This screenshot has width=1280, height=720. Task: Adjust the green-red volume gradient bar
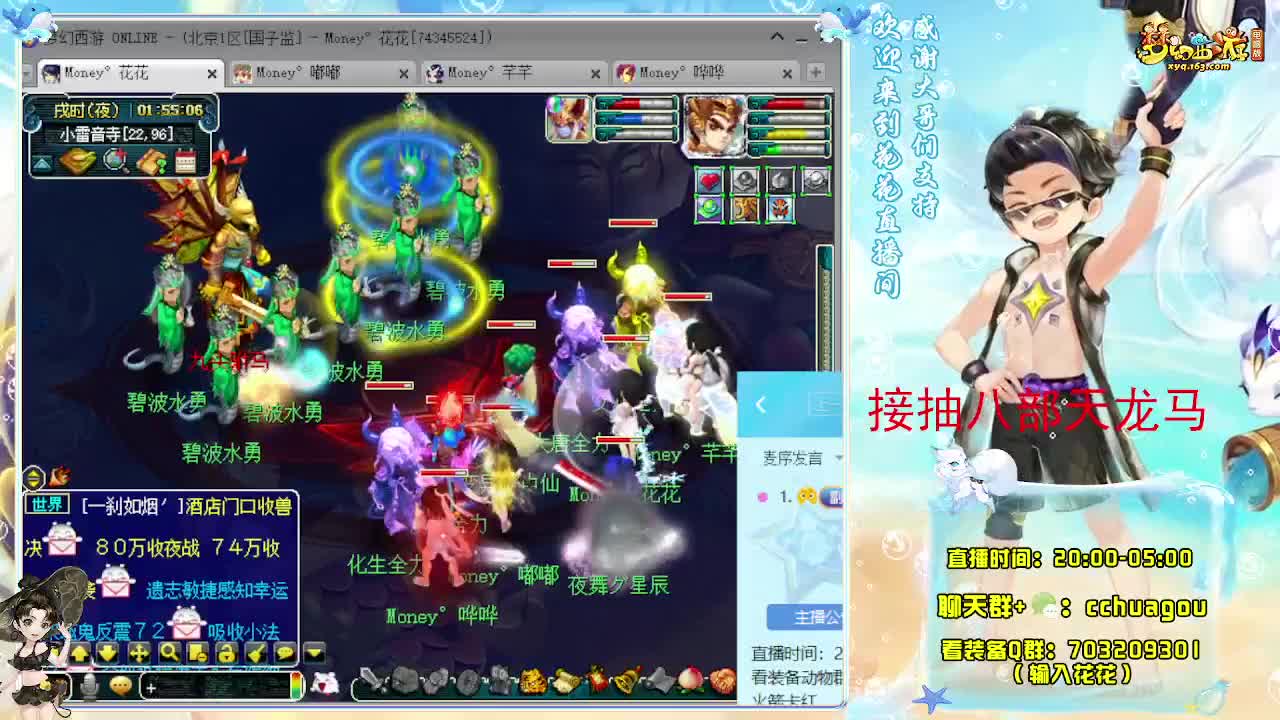297,686
